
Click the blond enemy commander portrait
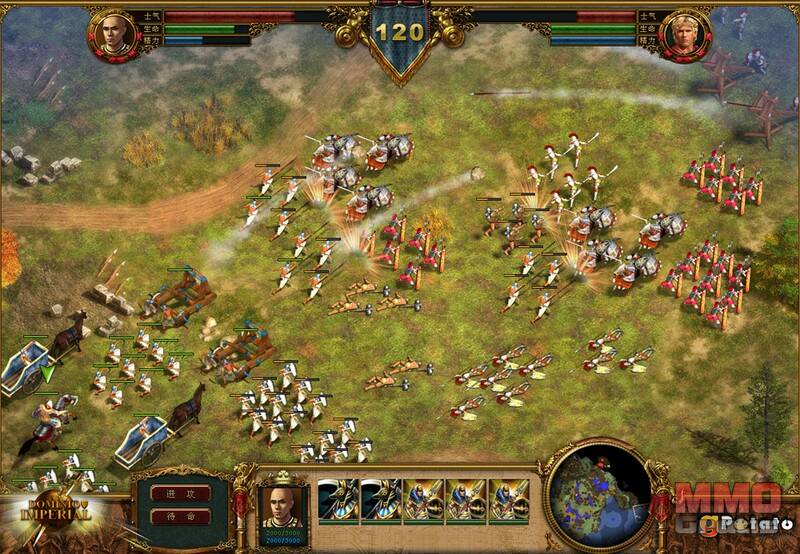pyautogui.click(x=688, y=36)
